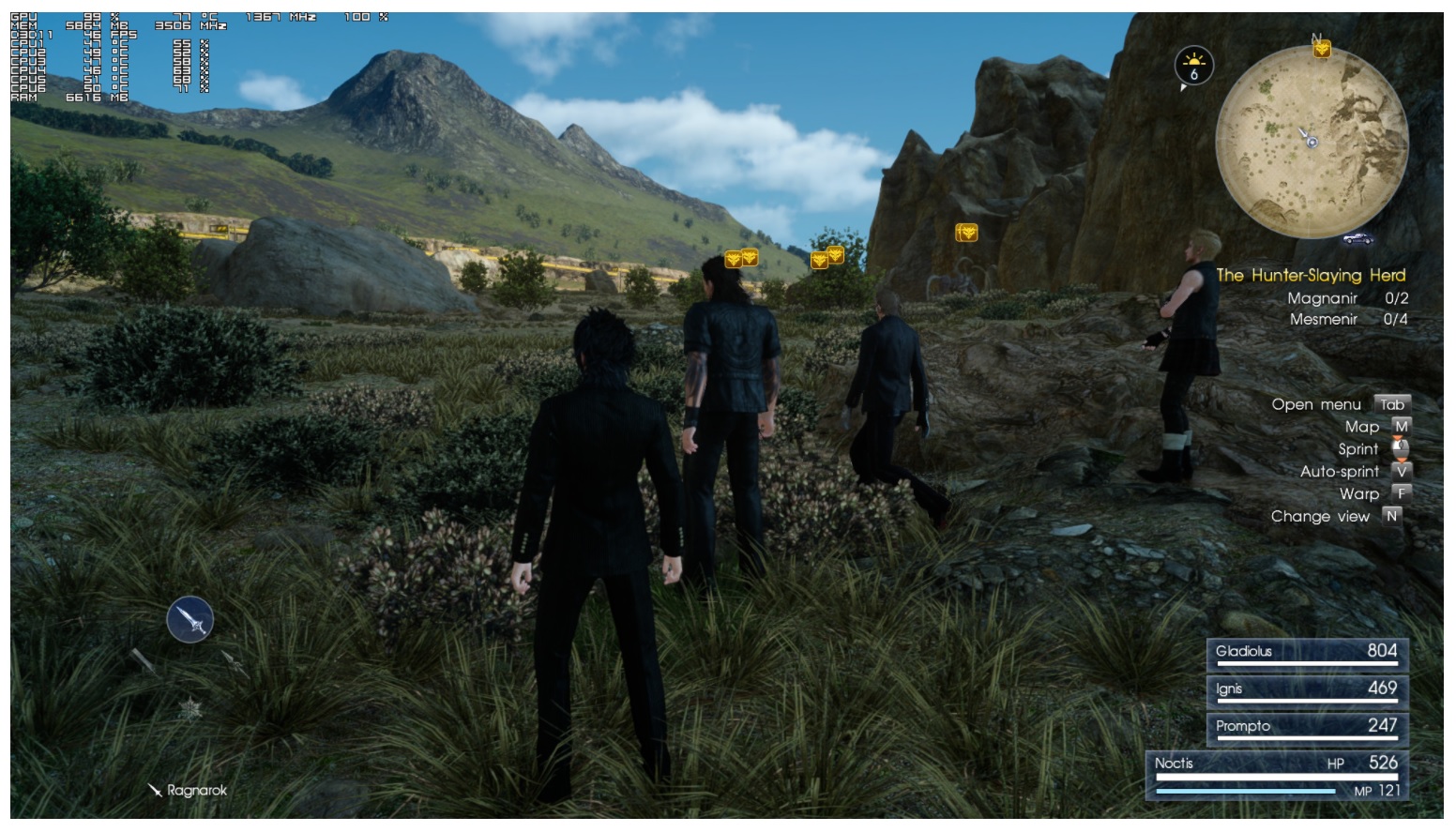This screenshot has width=1456, height=832.
Task: Click the Magnanir hunt objective row
Action: (x=1347, y=298)
